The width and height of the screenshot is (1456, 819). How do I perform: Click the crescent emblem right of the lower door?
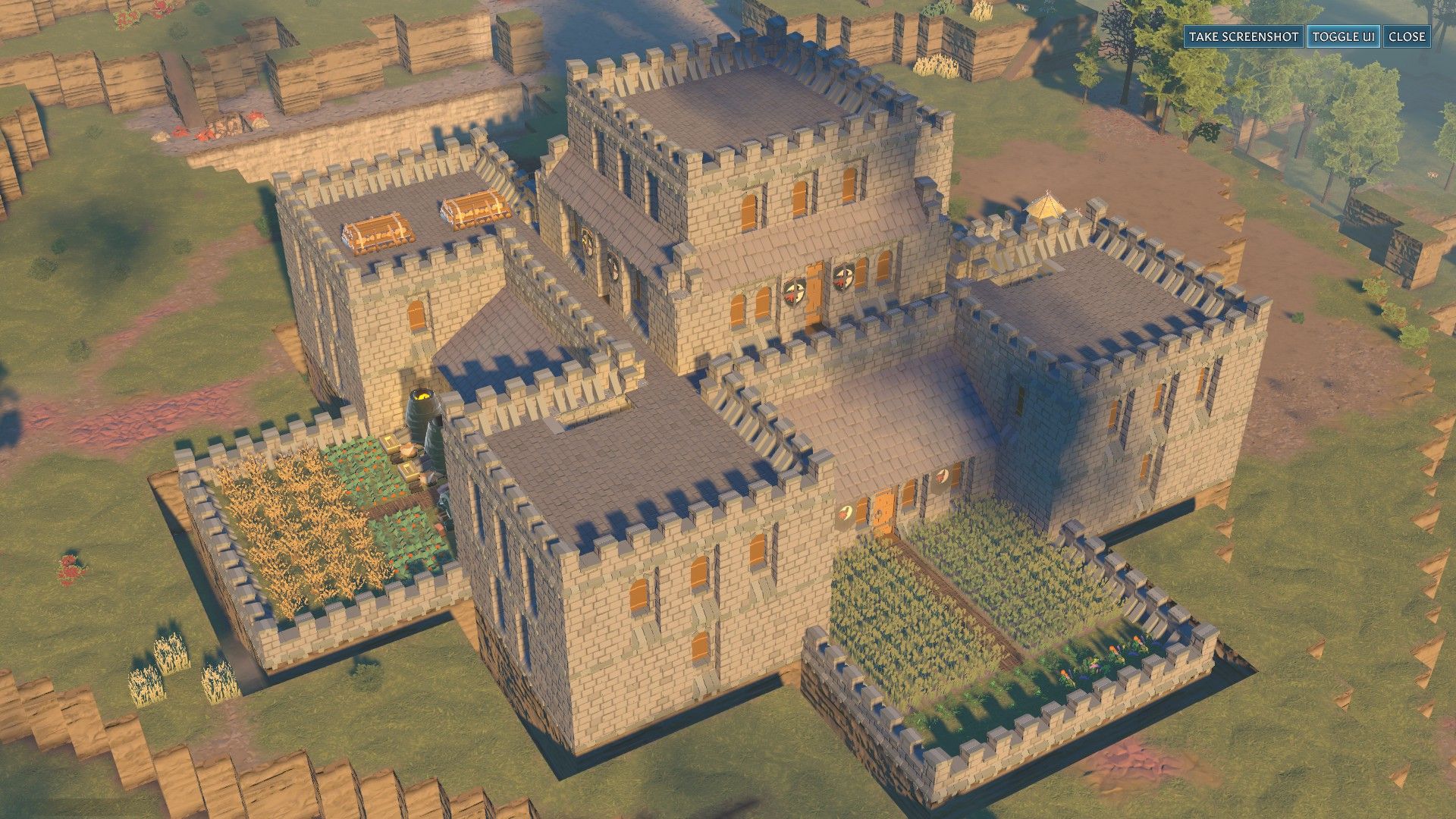point(940,477)
